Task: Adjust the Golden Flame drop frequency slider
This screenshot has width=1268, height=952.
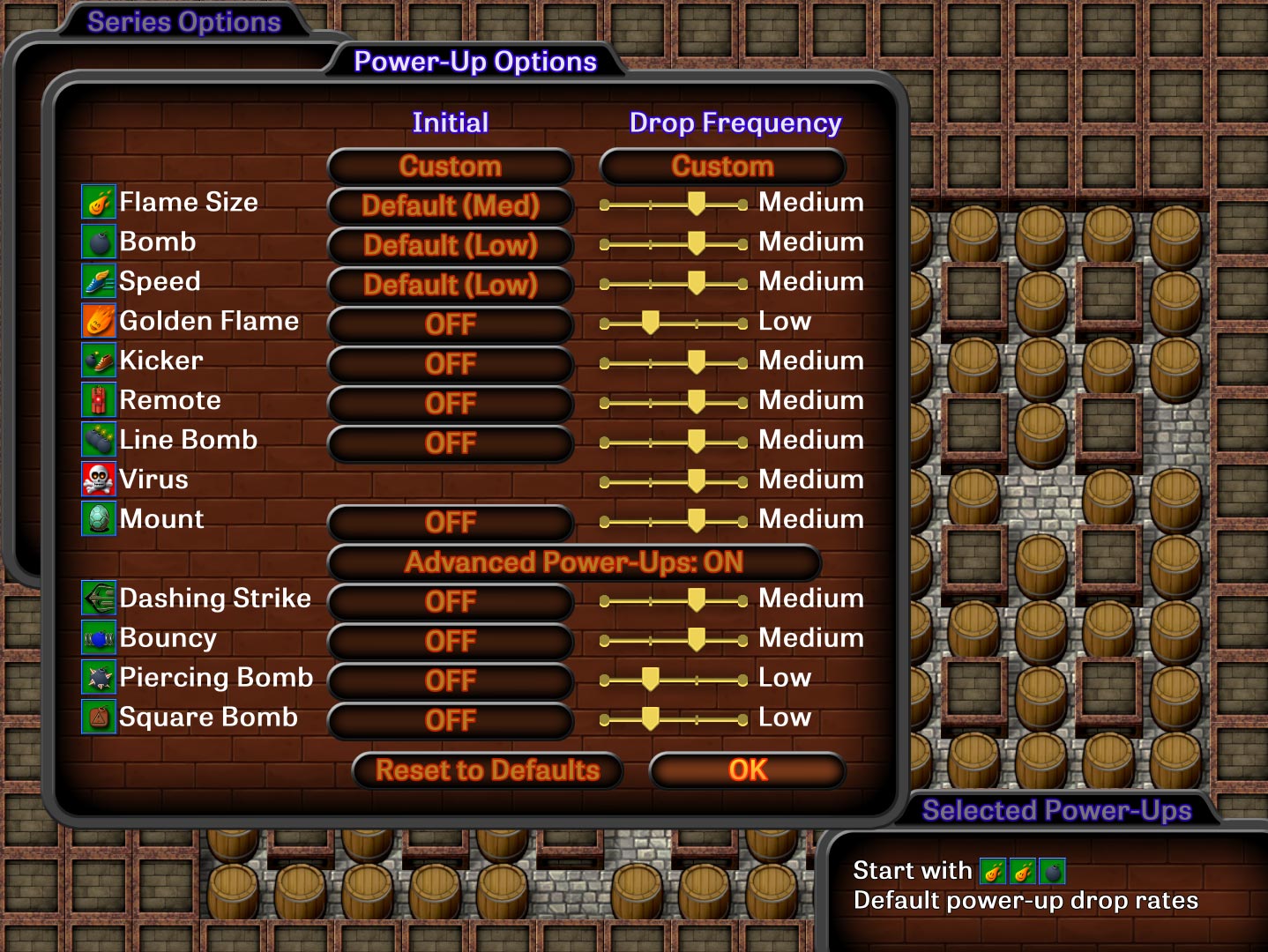Action: click(x=651, y=324)
